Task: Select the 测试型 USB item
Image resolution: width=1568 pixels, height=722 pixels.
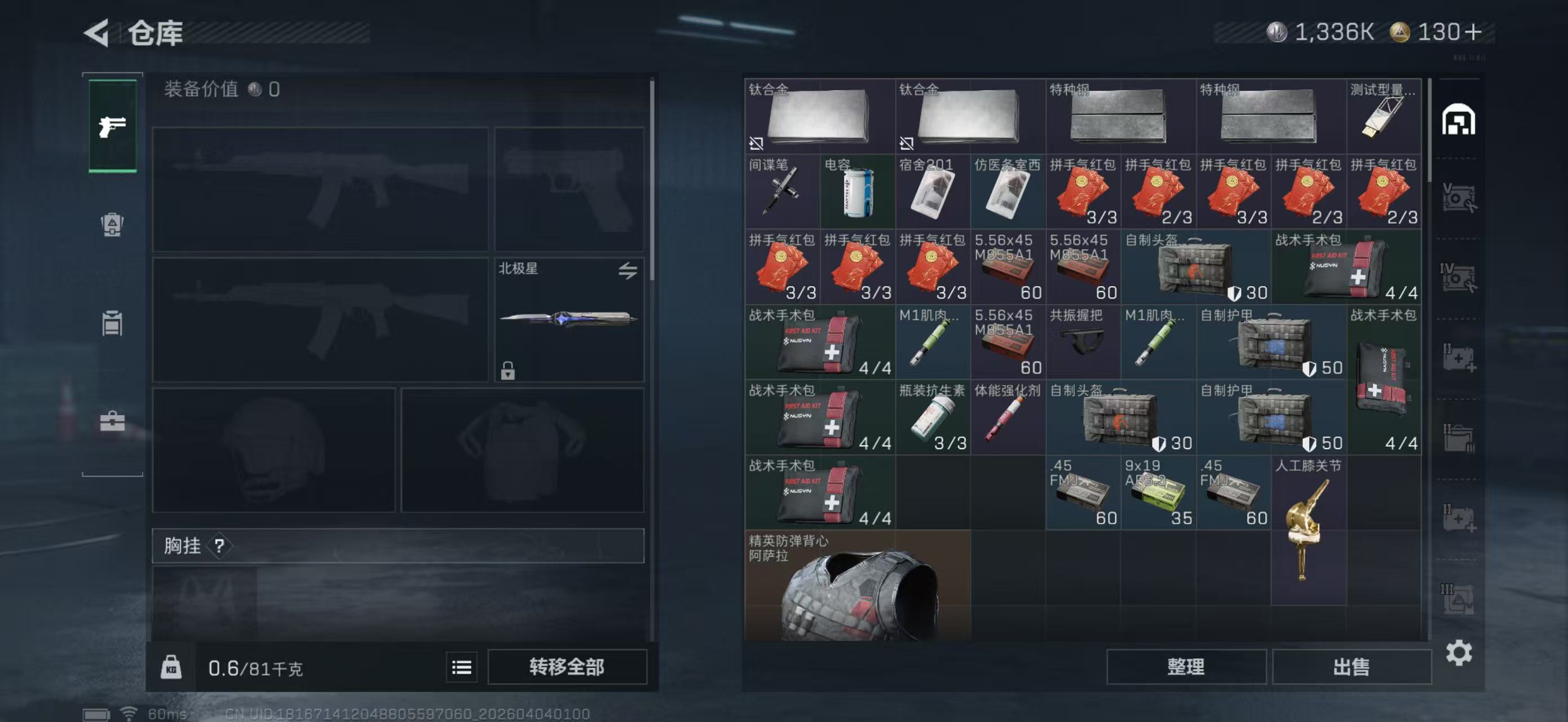Action: (x=1384, y=117)
